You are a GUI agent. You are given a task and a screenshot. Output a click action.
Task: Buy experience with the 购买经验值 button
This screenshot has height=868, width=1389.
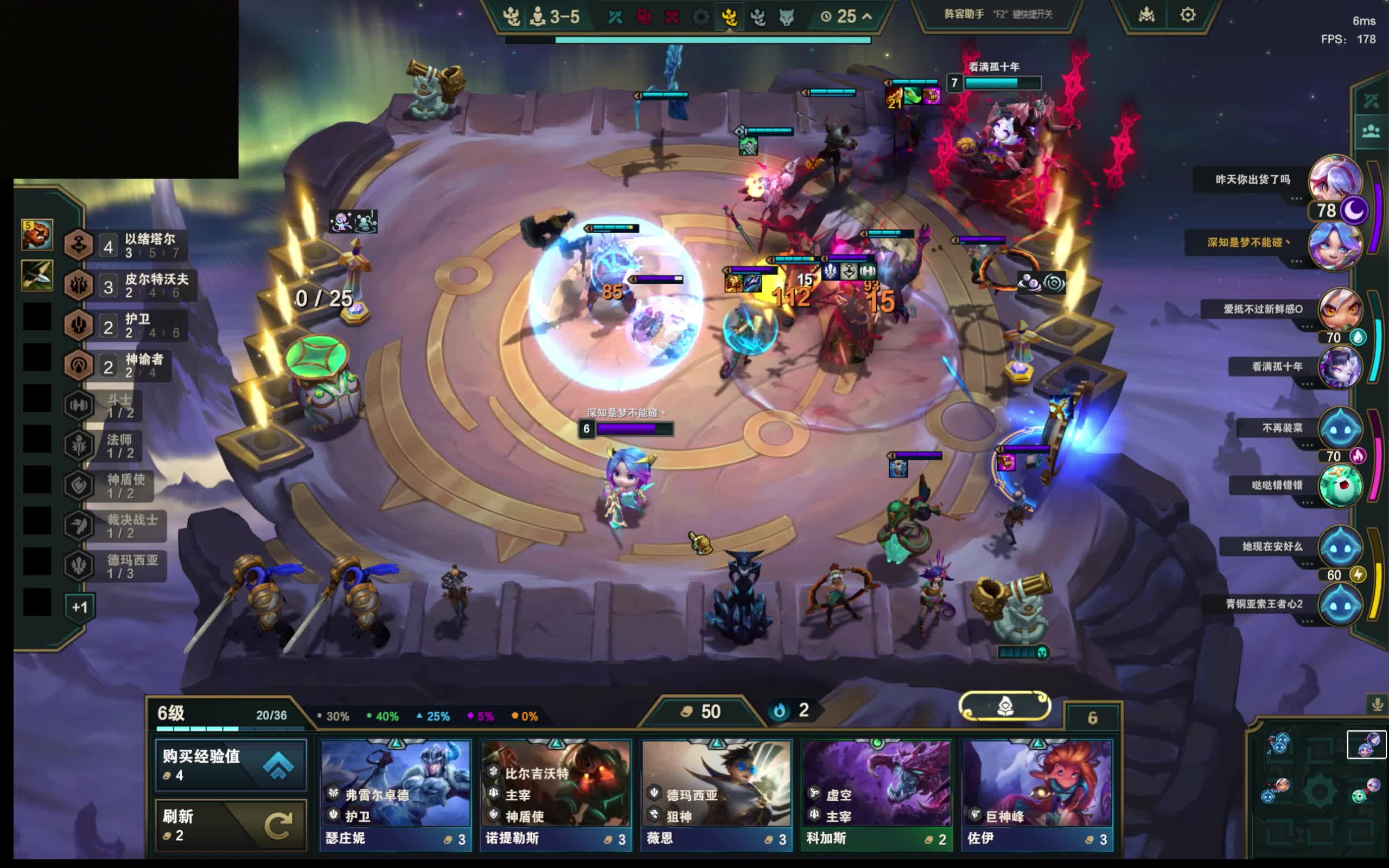click(x=230, y=765)
